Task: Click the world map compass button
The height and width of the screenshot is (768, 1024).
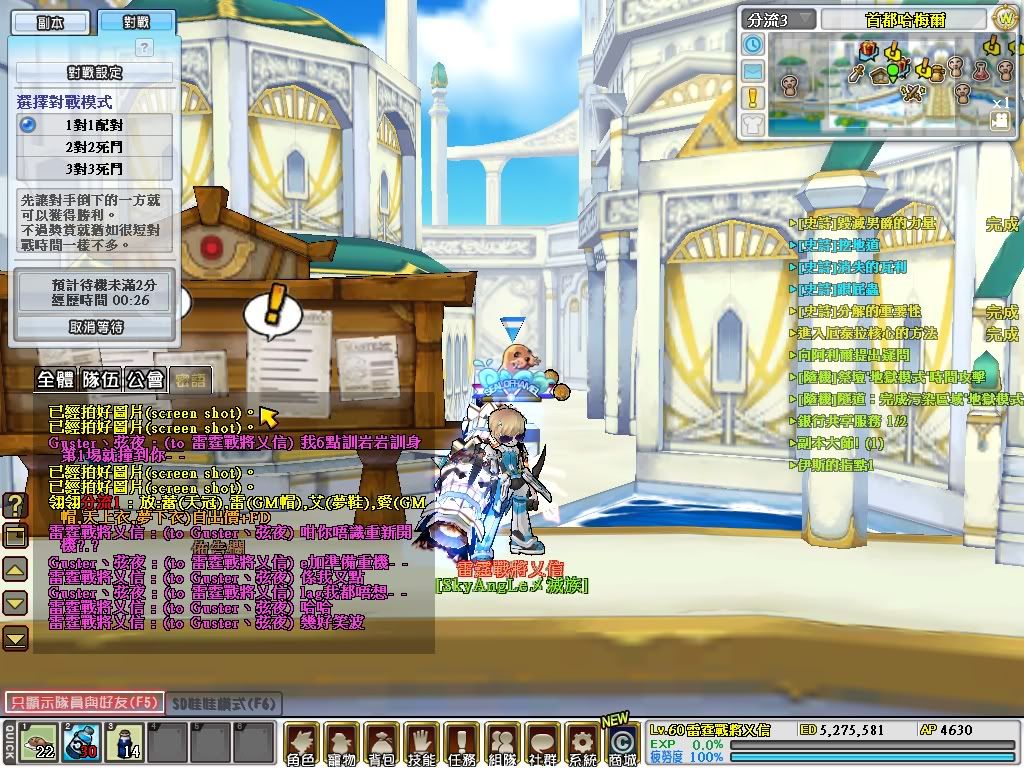Action: tap(1005, 18)
